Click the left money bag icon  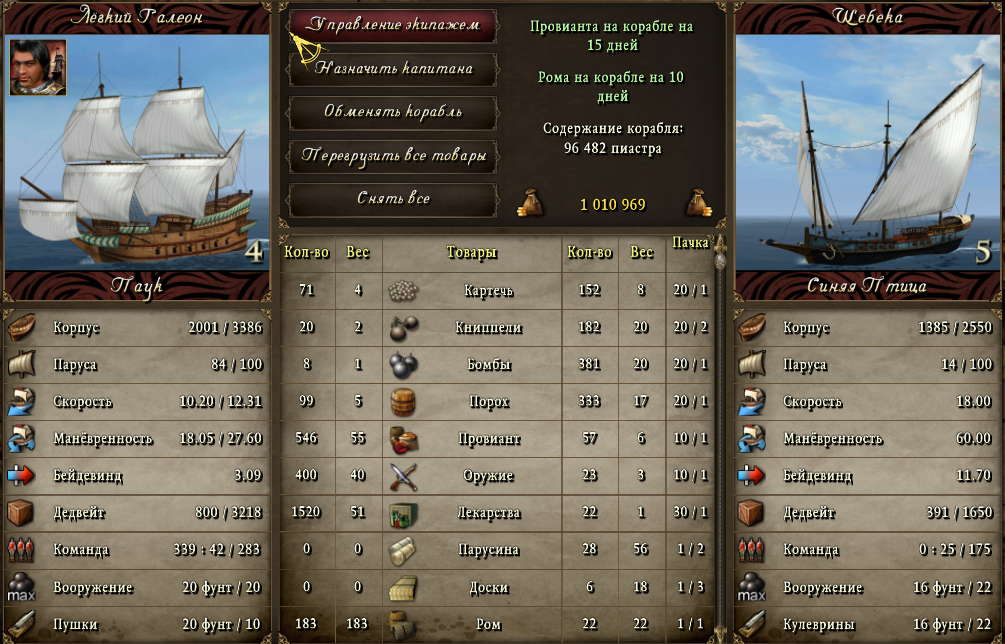pos(529,203)
